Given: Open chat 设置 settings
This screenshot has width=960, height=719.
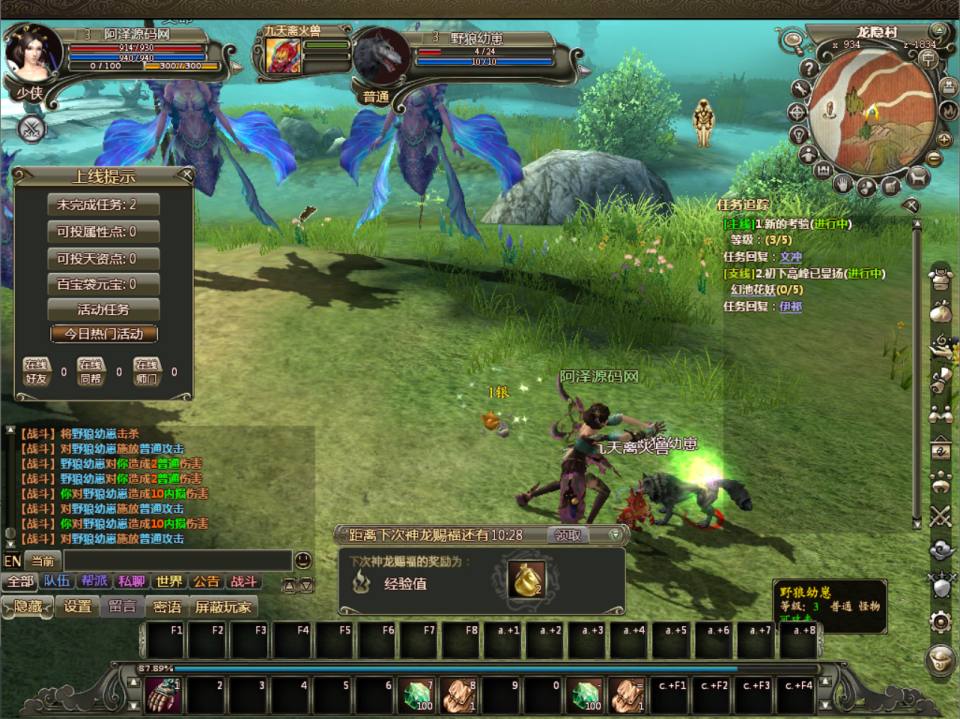Looking at the screenshot, I should (77, 607).
